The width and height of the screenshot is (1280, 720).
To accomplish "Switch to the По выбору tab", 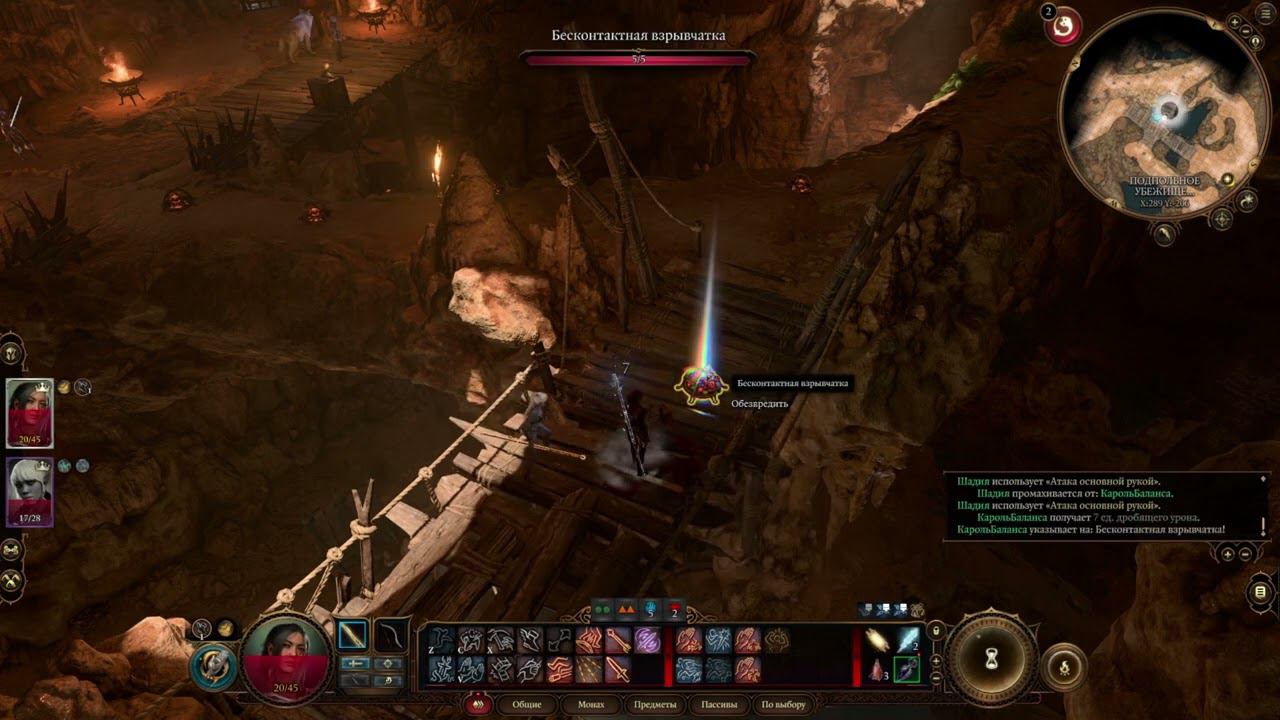I will (x=783, y=705).
